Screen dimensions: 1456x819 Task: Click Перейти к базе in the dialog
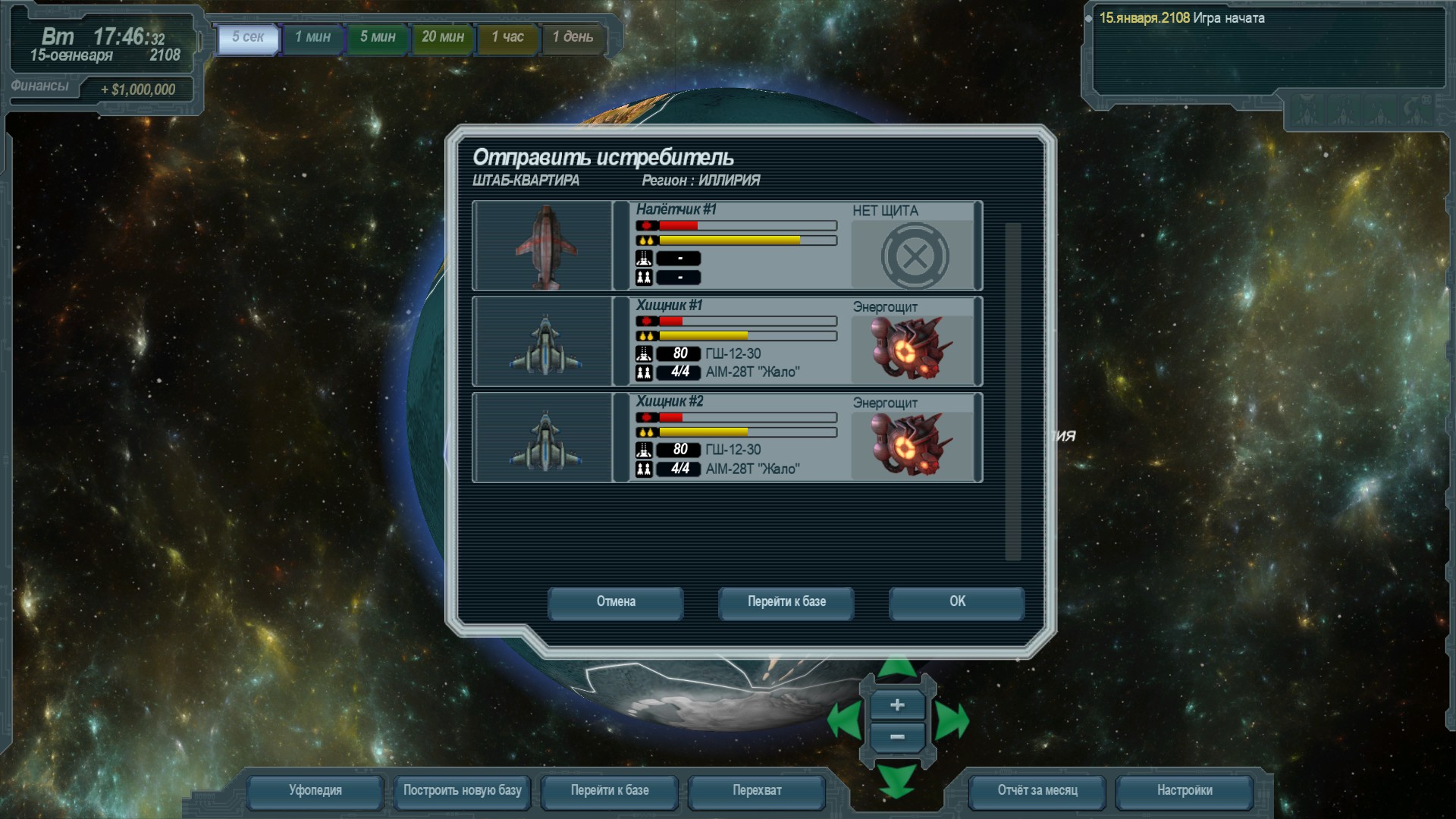tap(786, 602)
